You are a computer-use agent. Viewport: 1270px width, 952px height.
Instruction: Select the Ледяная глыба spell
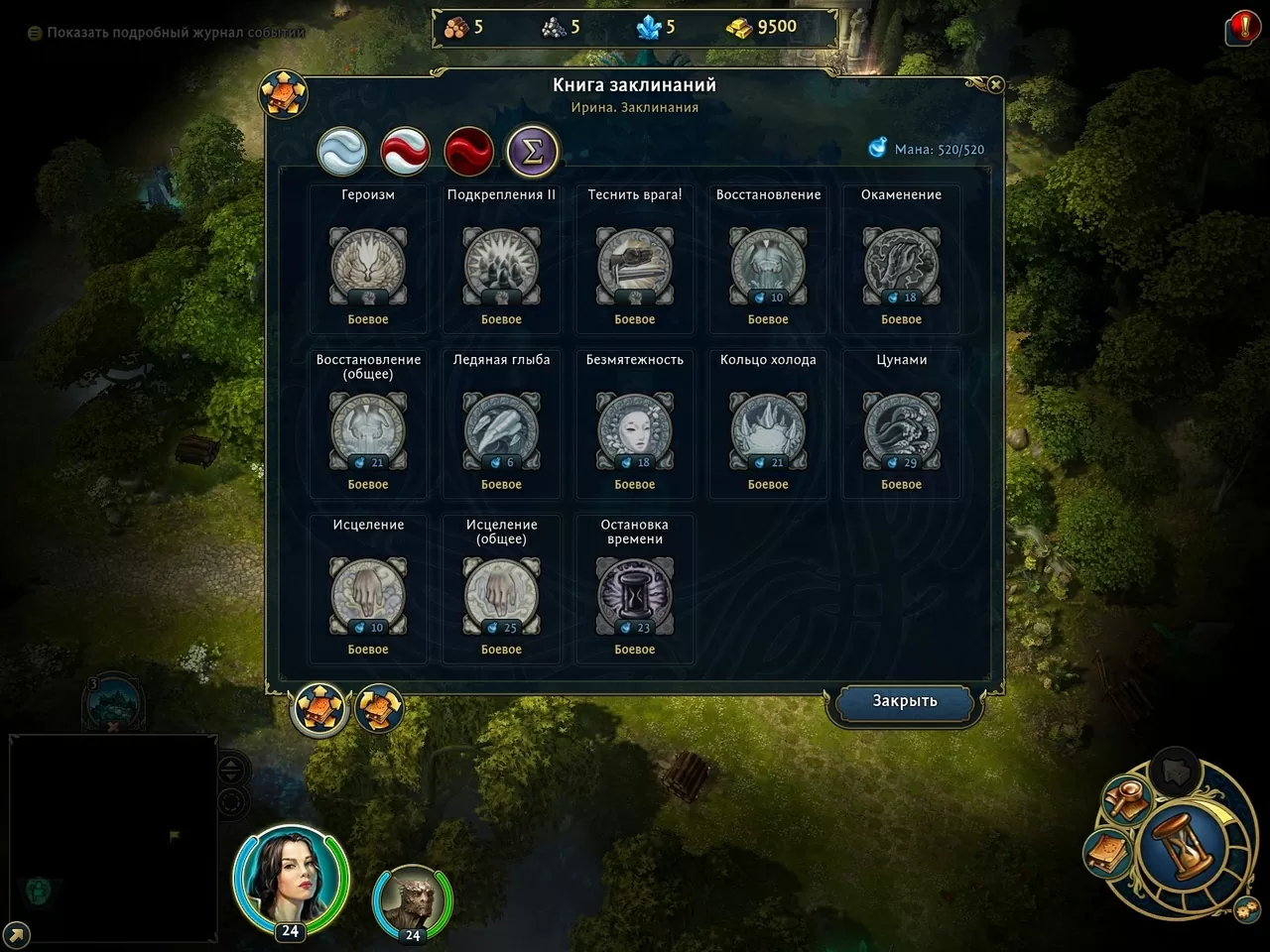501,430
